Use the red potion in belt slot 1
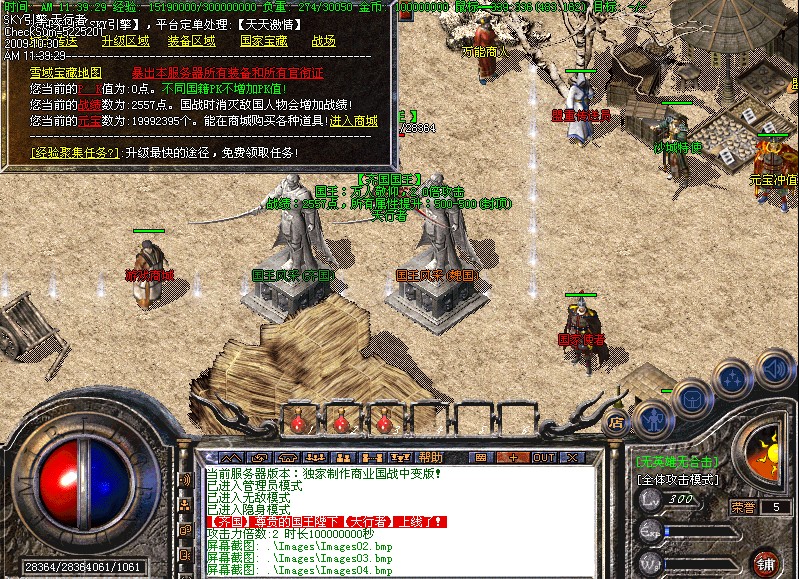This screenshot has width=799, height=579. pos(297,421)
